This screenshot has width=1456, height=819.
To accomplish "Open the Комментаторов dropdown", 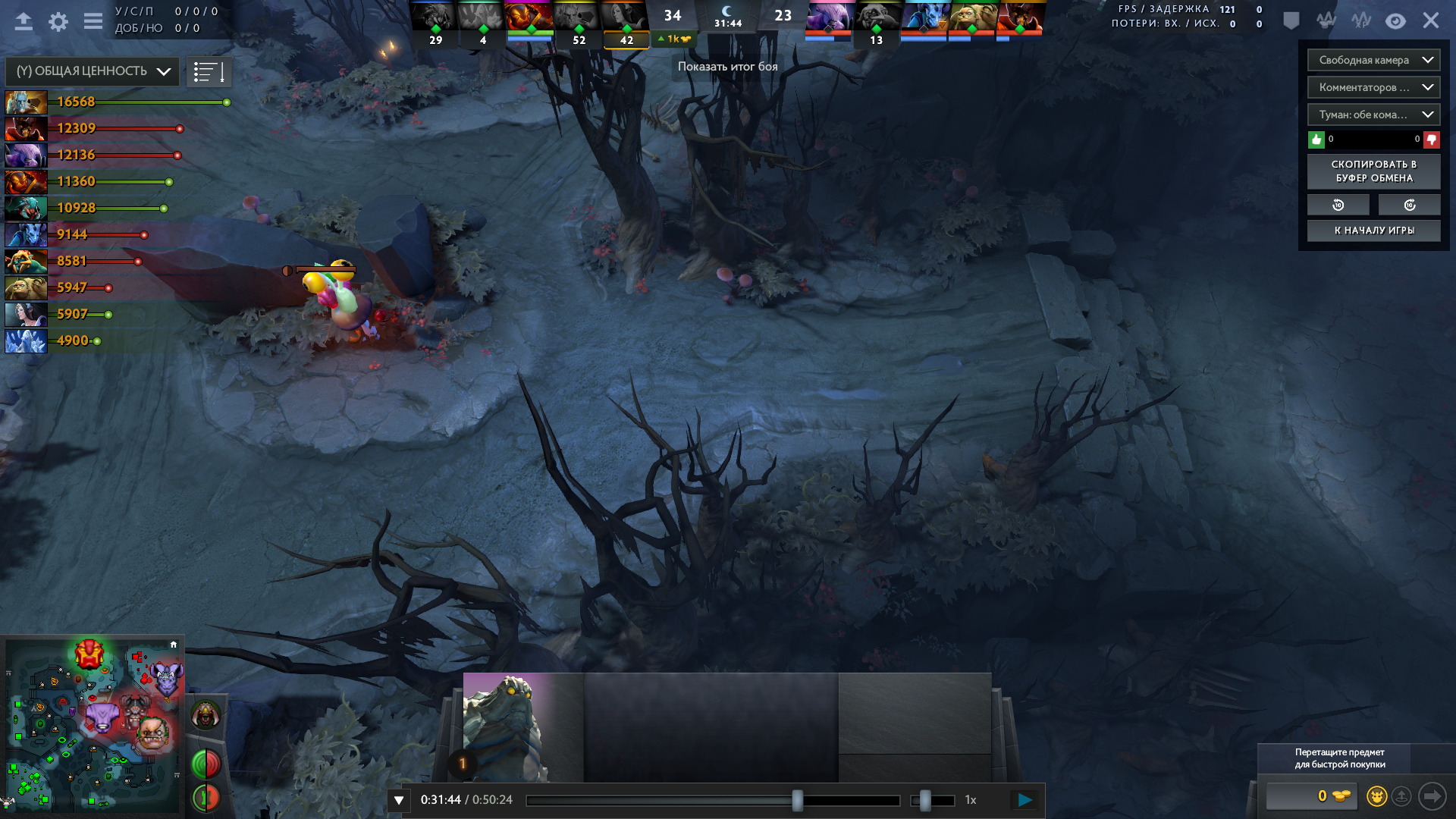I will pos(1373,87).
